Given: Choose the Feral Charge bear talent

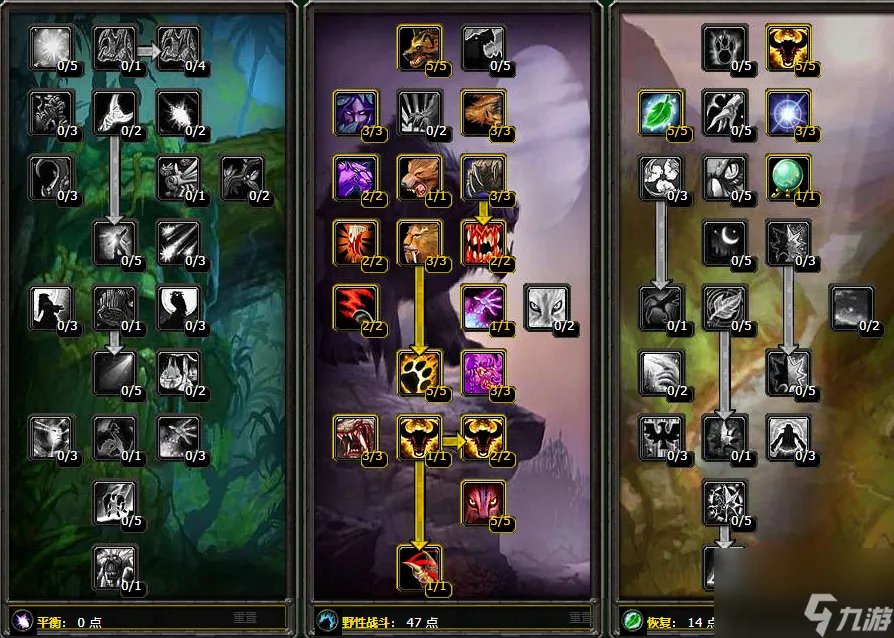Looking at the screenshot, I should pyautogui.click(x=418, y=176).
